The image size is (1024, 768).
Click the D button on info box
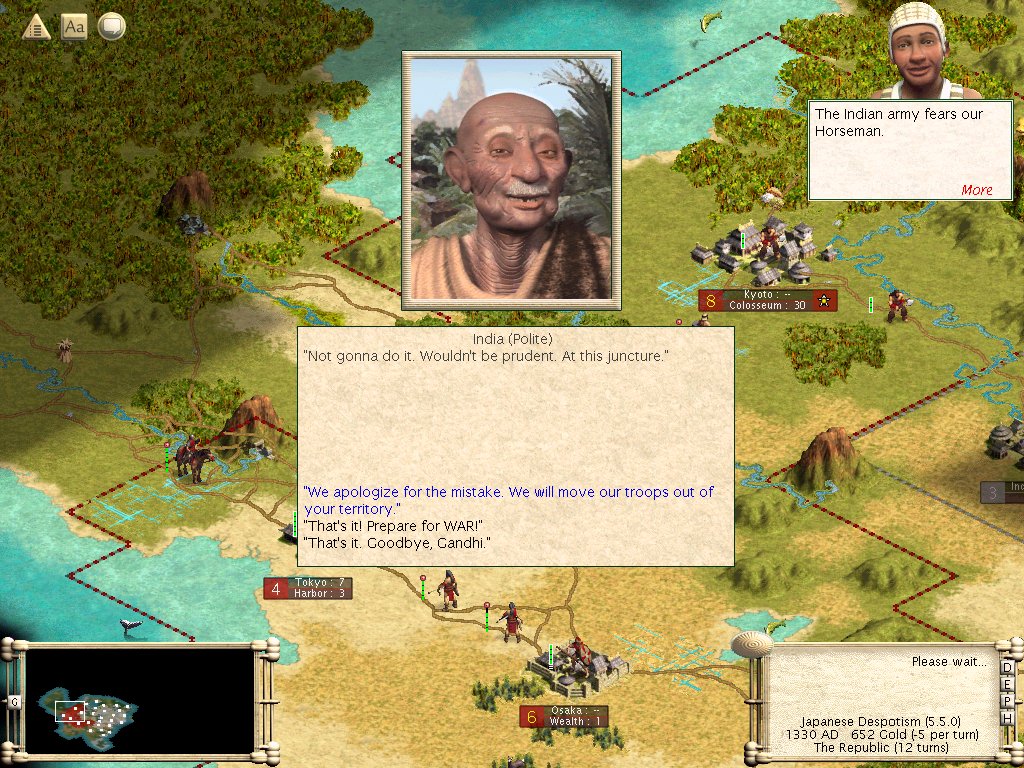[x=1007, y=668]
